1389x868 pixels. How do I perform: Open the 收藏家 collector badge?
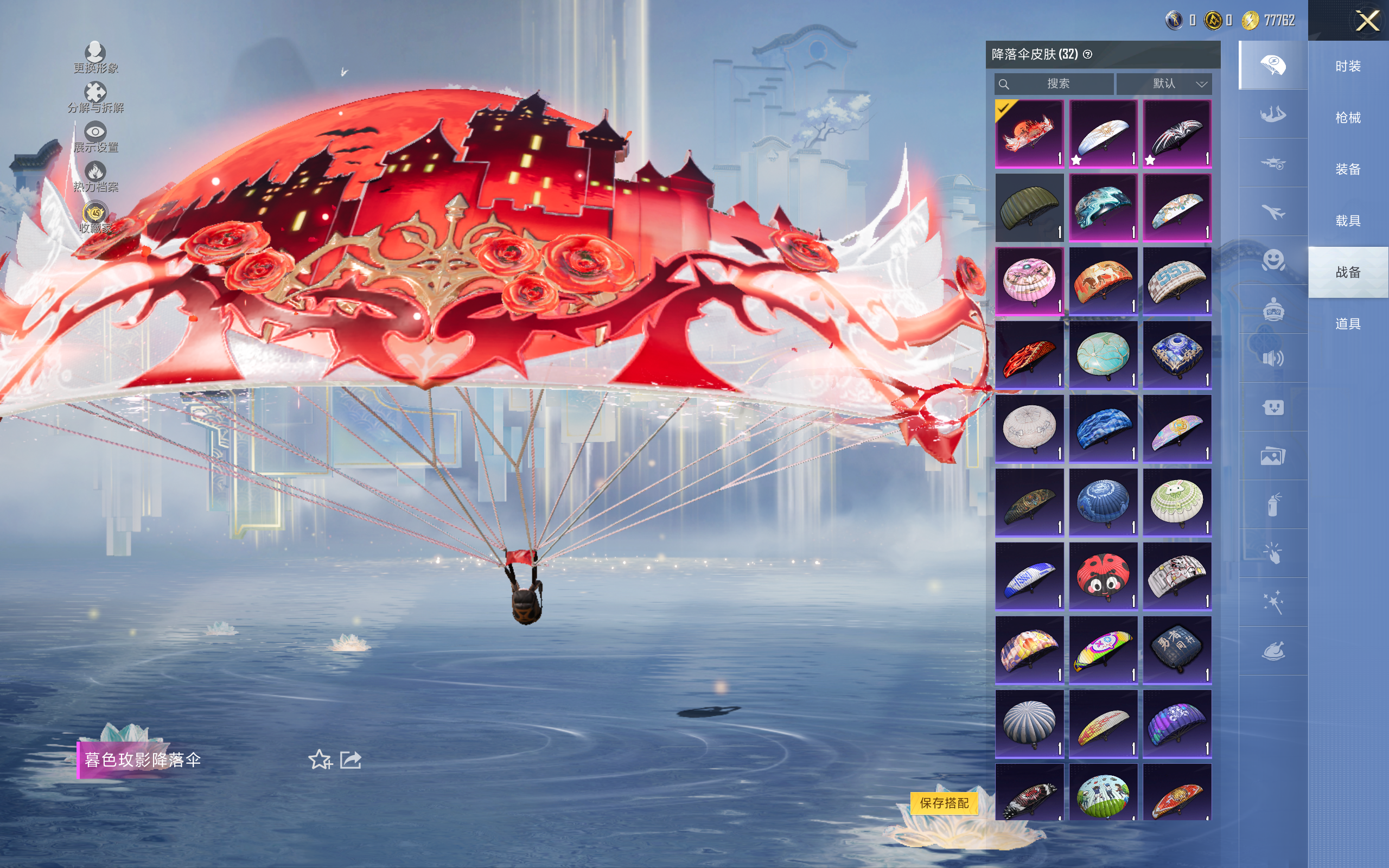95,218
